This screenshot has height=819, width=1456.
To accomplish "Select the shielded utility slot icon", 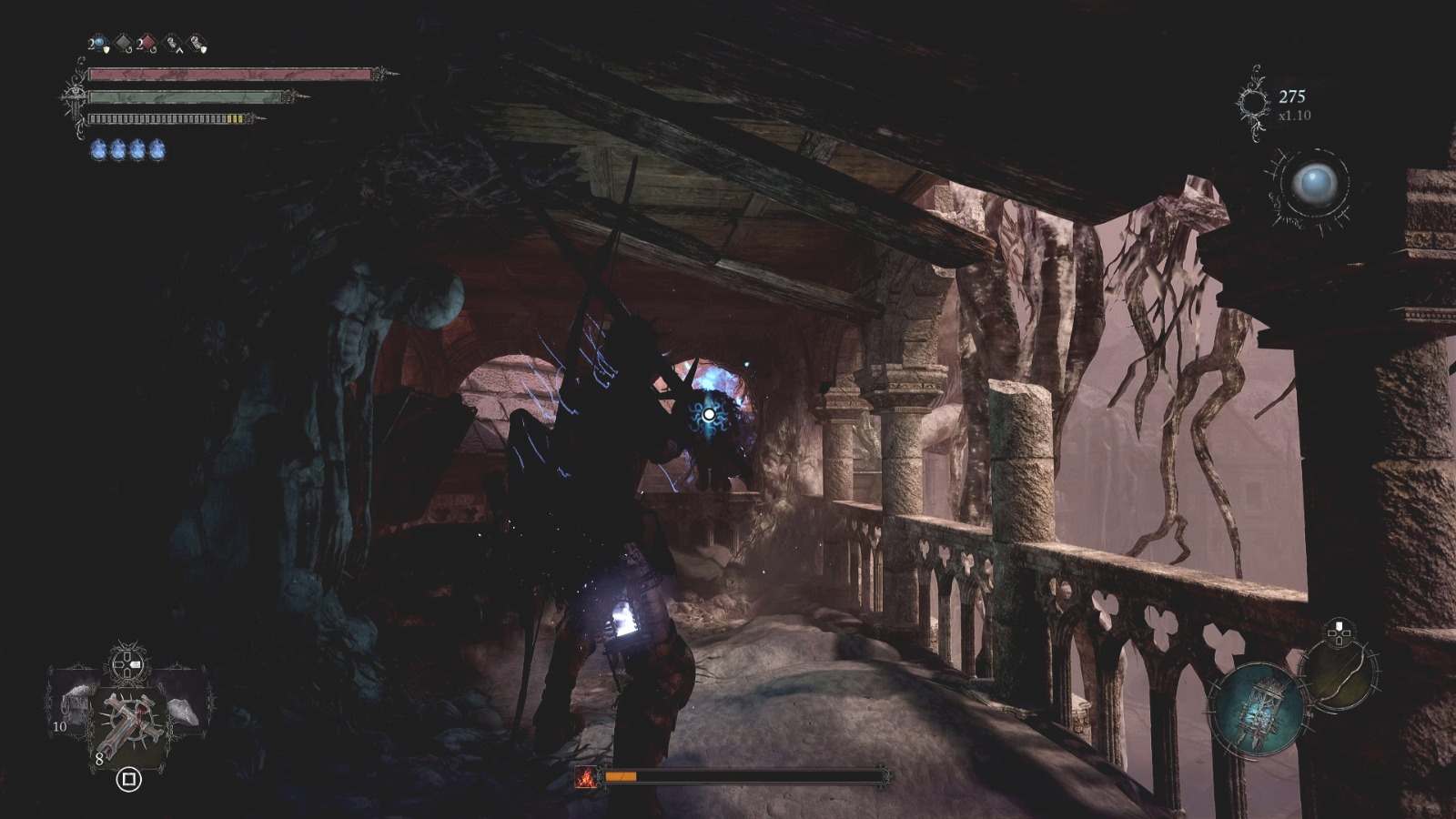I will [x=197, y=44].
